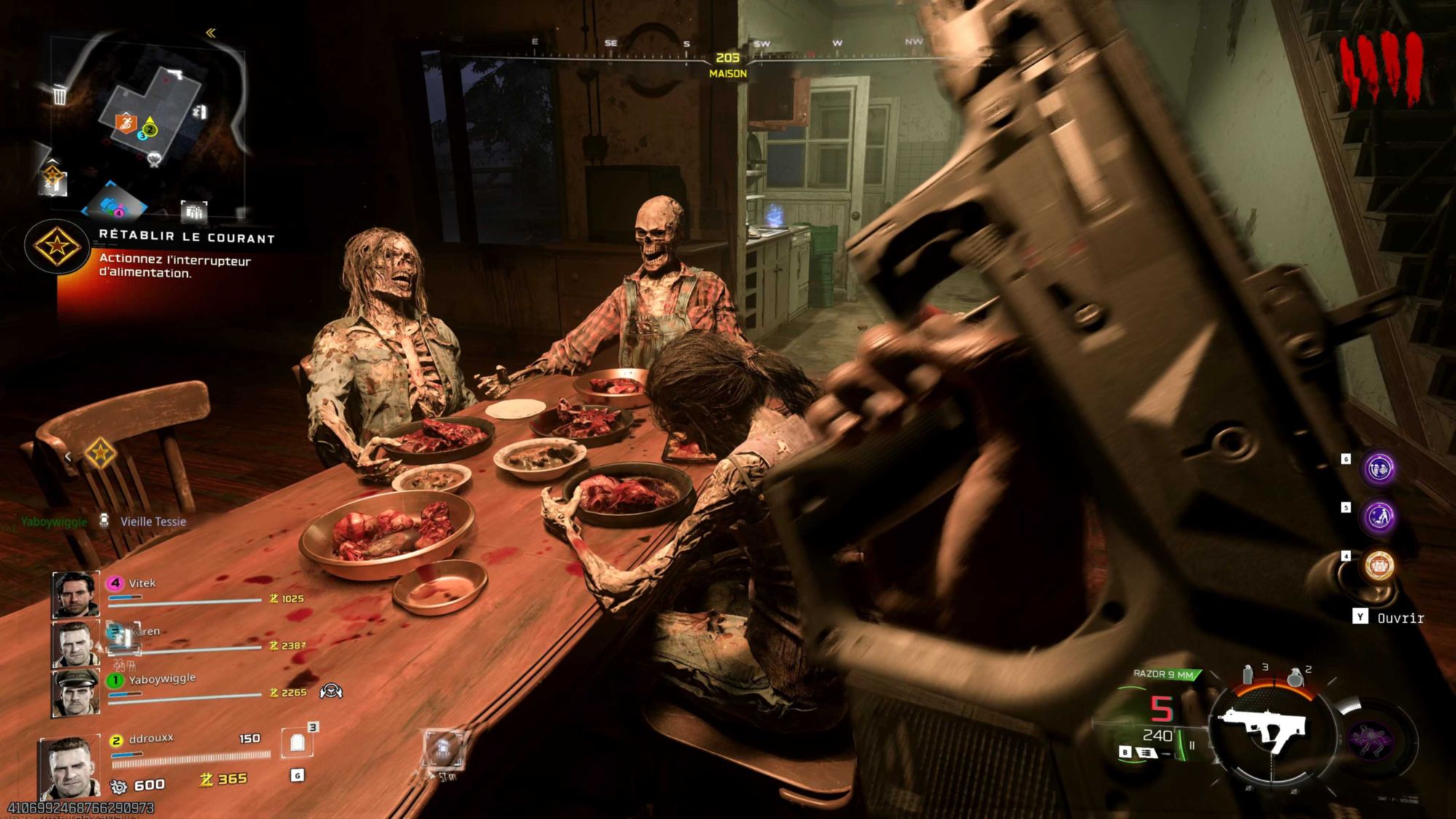Image resolution: width=1456 pixels, height=819 pixels.
Task: Select the lethal frag grenade icon
Action: [x=1294, y=677]
